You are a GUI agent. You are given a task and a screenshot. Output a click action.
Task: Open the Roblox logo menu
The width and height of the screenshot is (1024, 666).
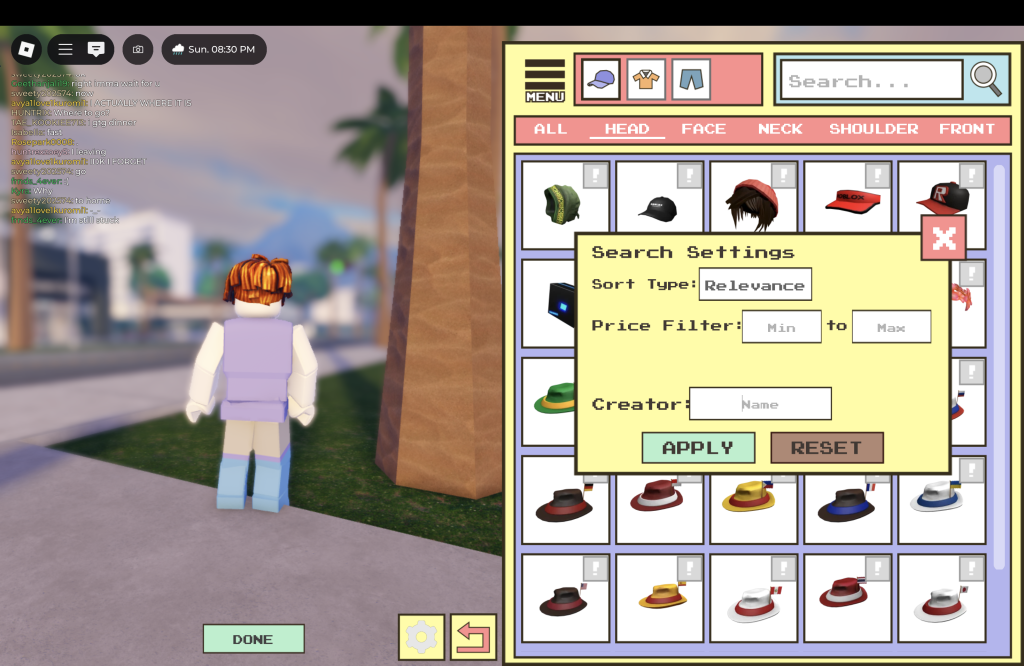26,49
